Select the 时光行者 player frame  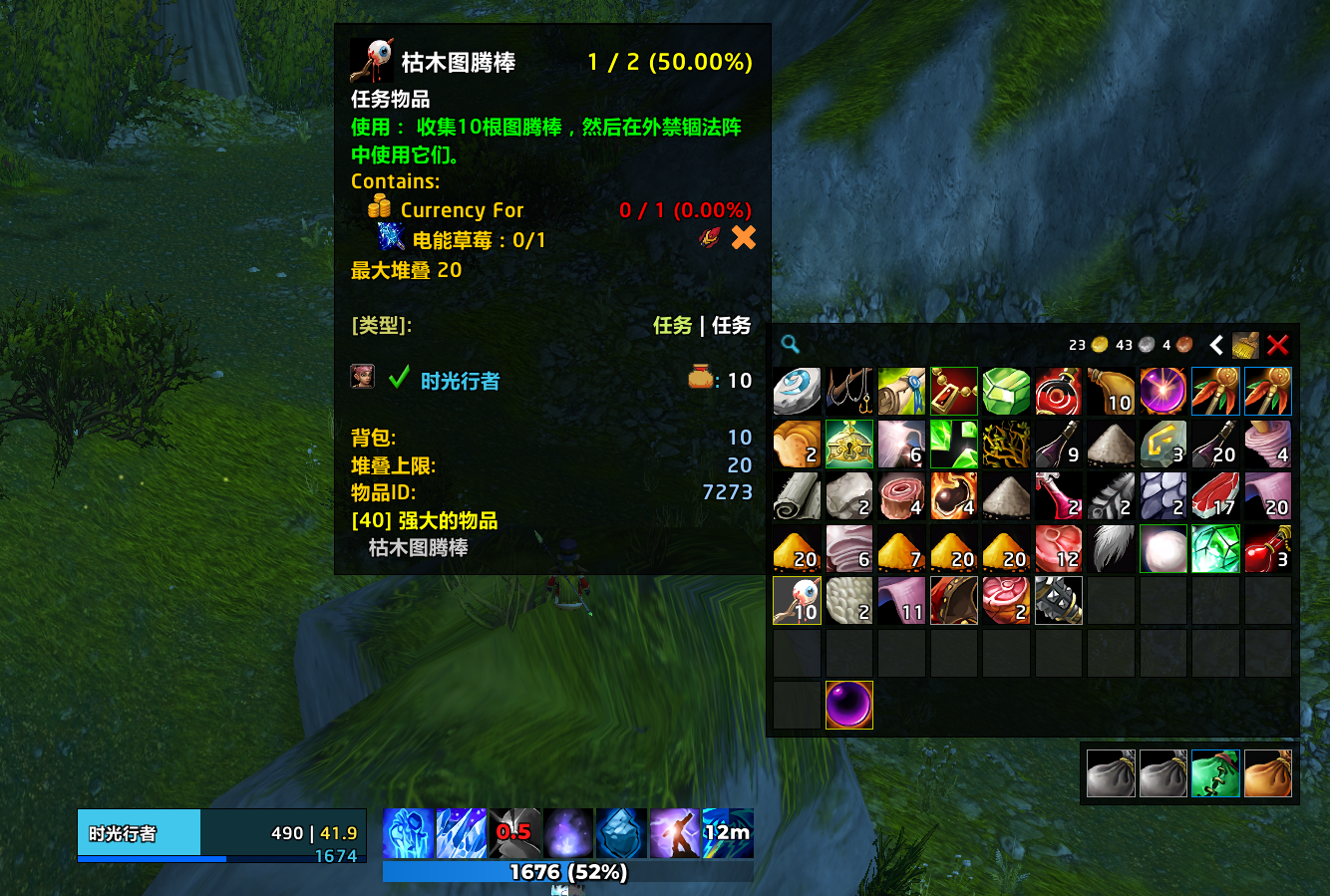(221, 834)
